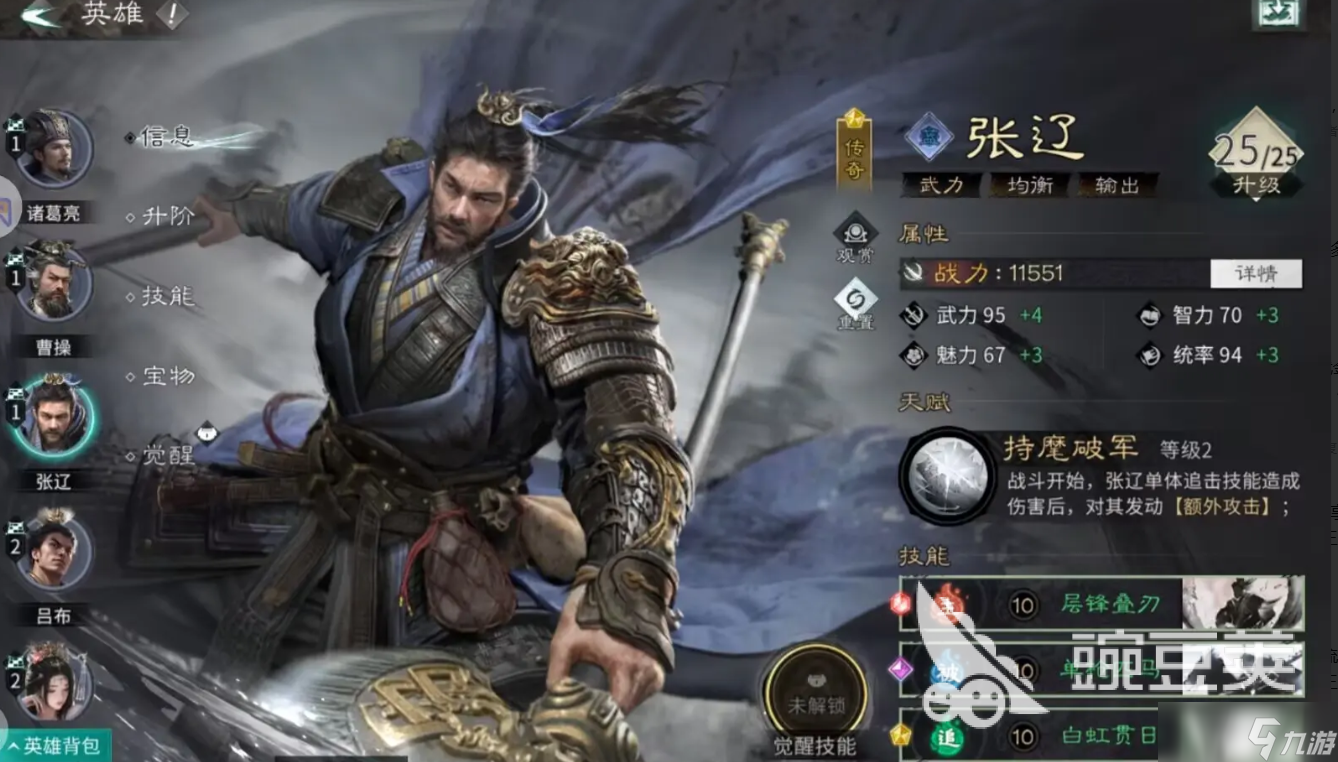Select the 曹操 hero portrait
The image size is (1338, 762).
57,284
